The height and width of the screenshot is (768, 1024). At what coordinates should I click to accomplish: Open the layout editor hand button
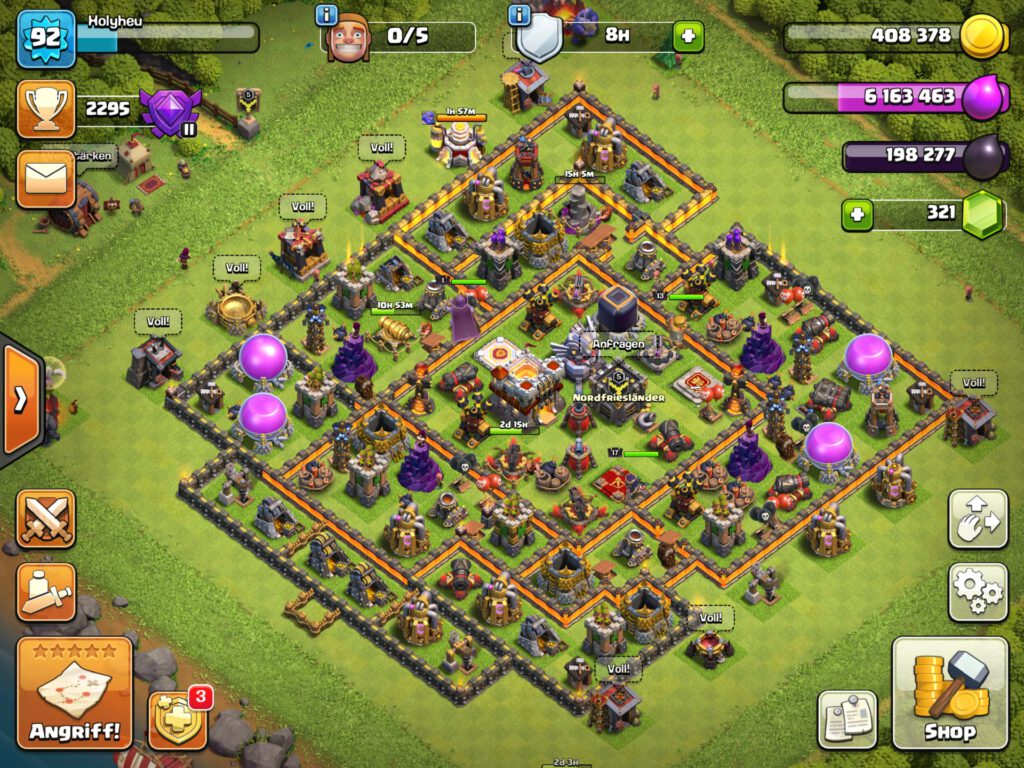[978, 518]
